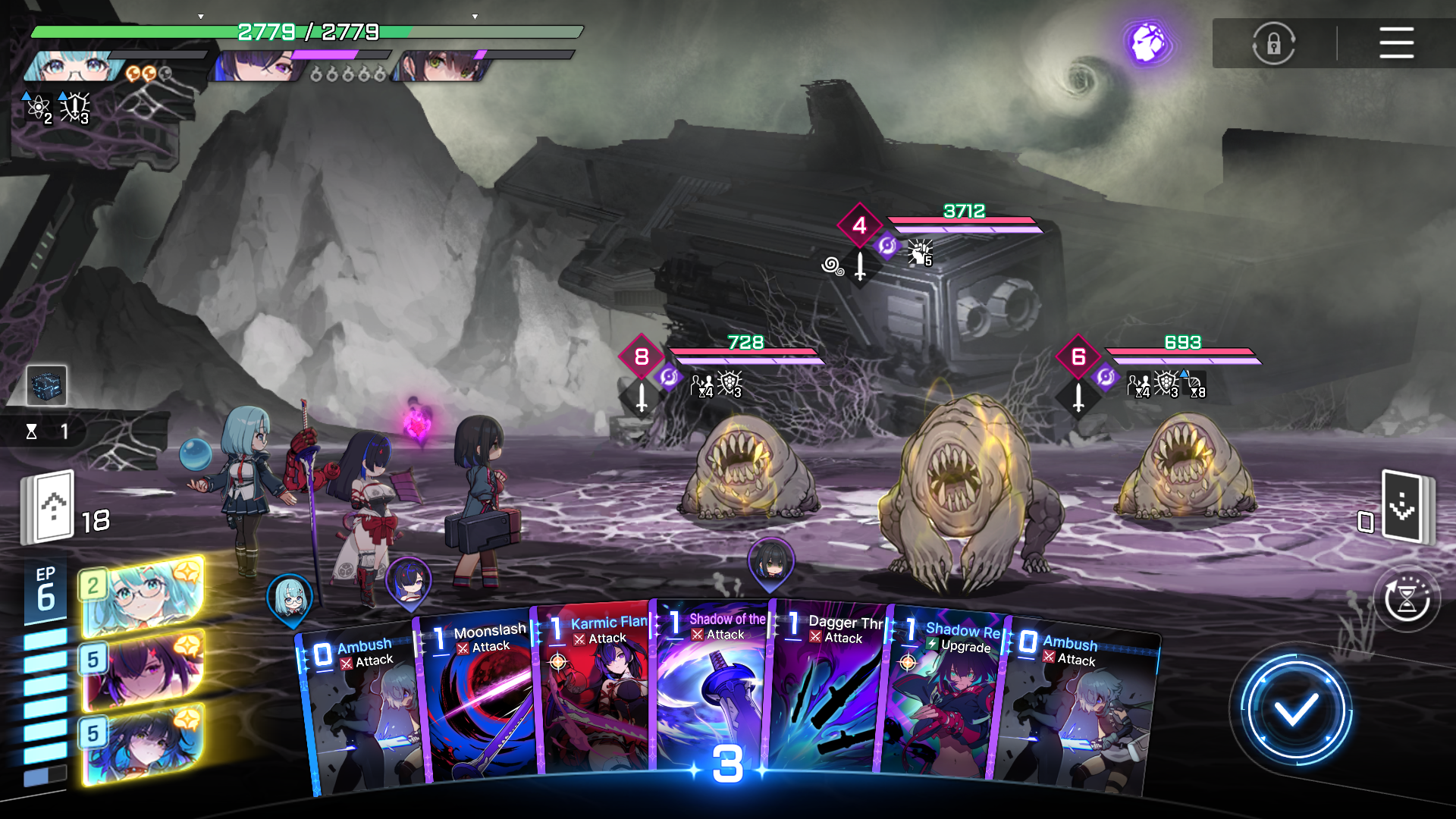Tap the purple fist icon
Screen dimensions: 1456x819
pyautogui.click(x=1148, y=42)
